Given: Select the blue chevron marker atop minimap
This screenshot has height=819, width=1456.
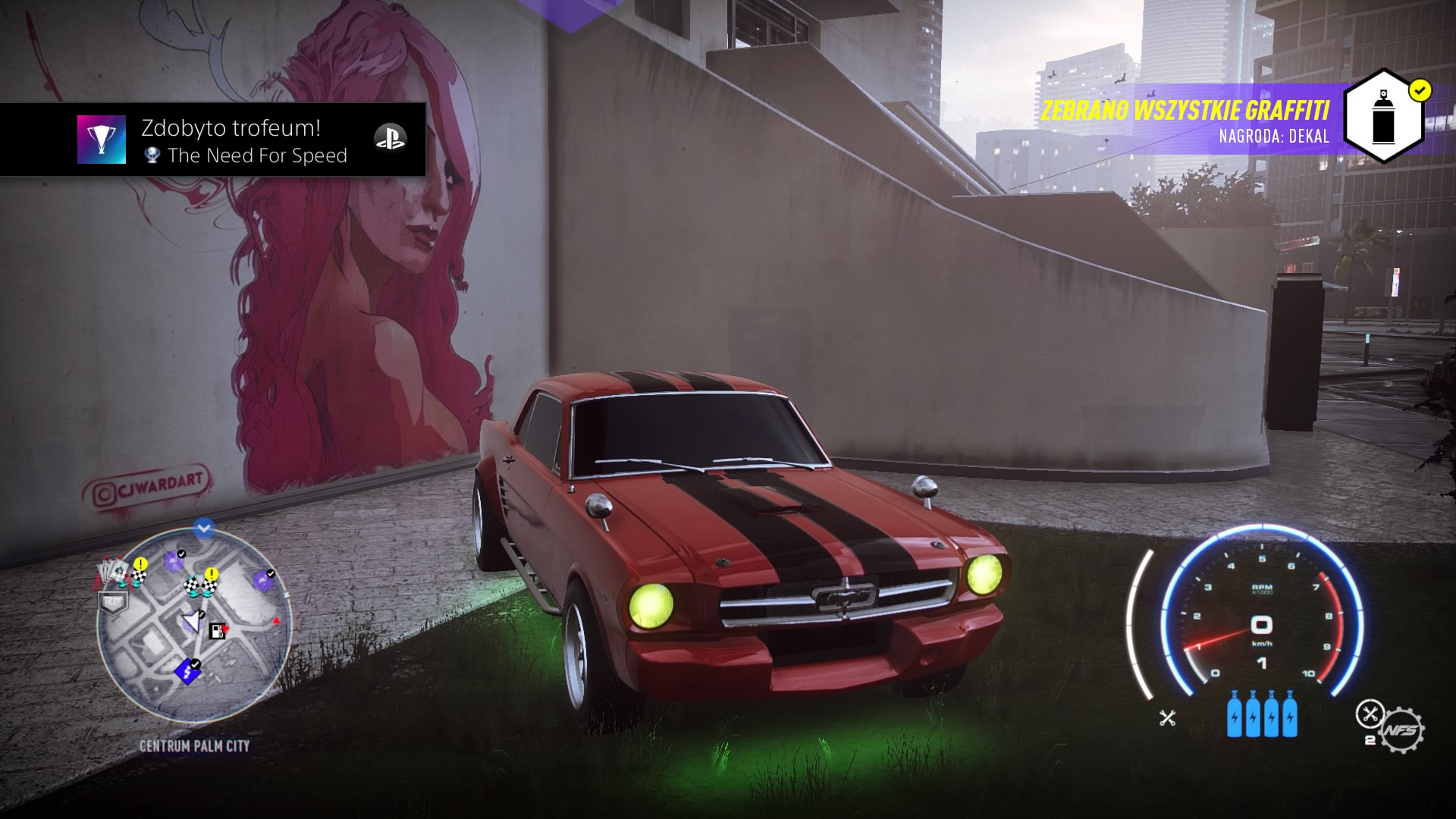Looking at the screenshot, I should click(x=203, y=529).
